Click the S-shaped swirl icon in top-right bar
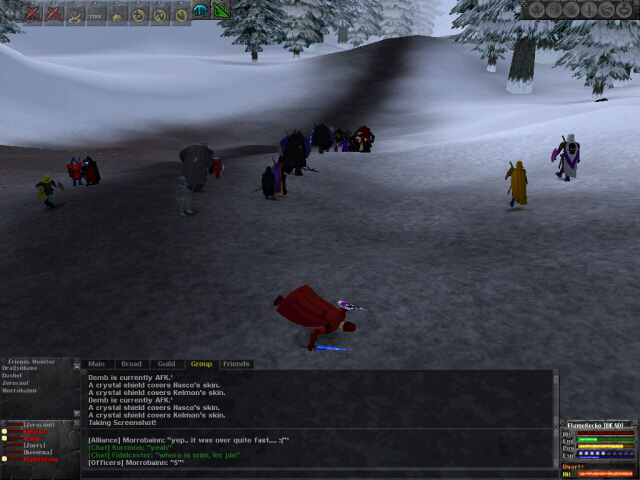The image size is (640, 480). [606, 10]
